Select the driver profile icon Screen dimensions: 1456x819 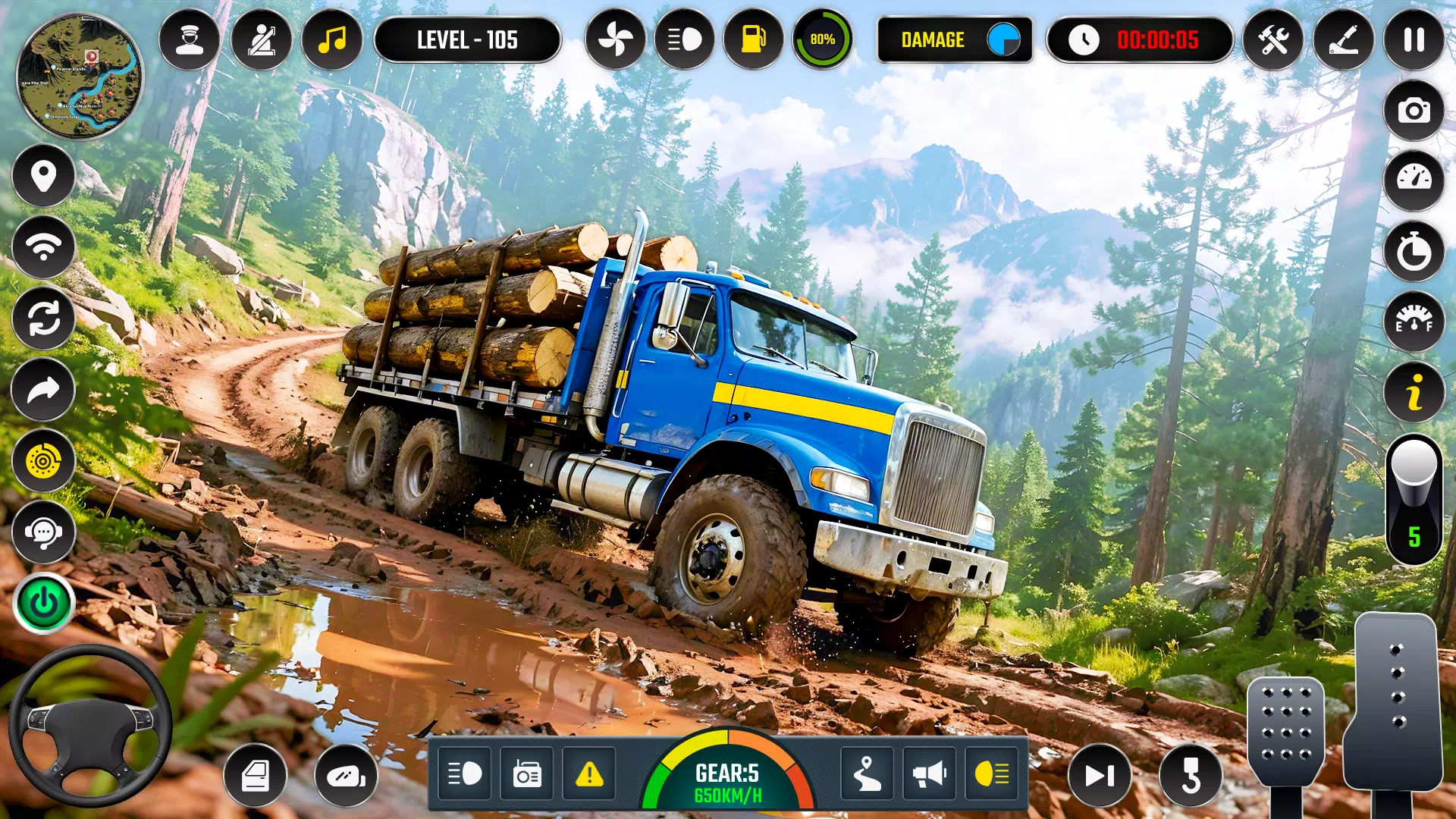[189, 39]
